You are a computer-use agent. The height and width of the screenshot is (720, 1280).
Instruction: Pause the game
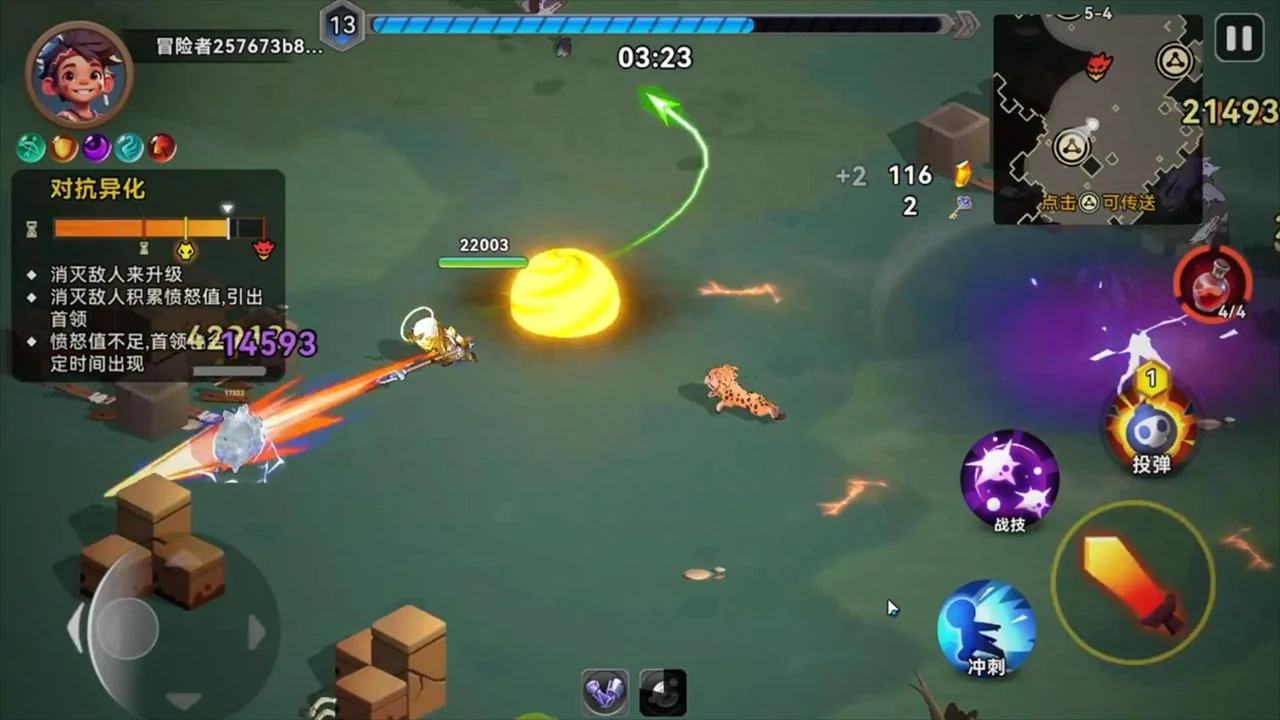tap(1239, 39)
